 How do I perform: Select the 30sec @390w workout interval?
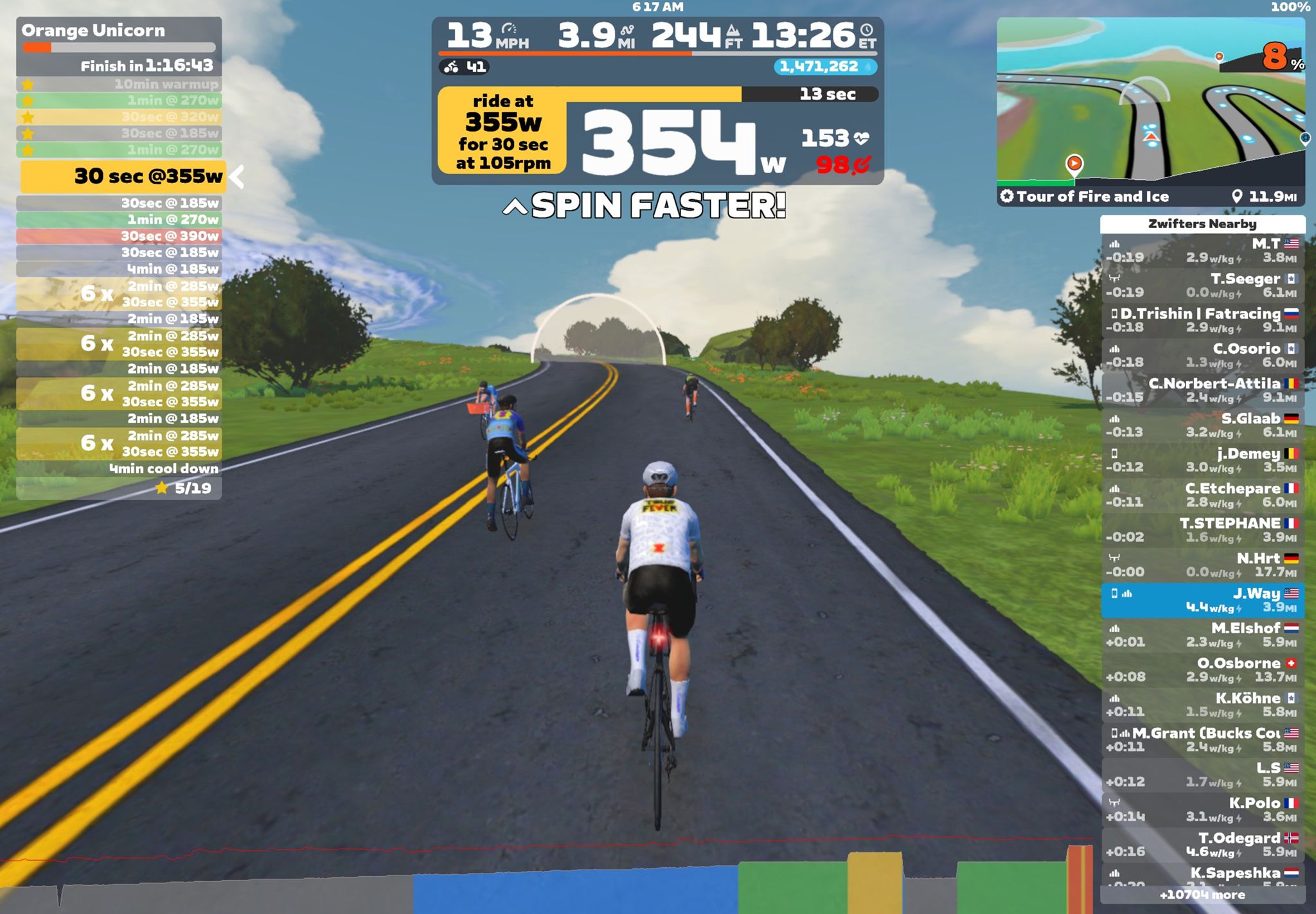tap(119, 236)
